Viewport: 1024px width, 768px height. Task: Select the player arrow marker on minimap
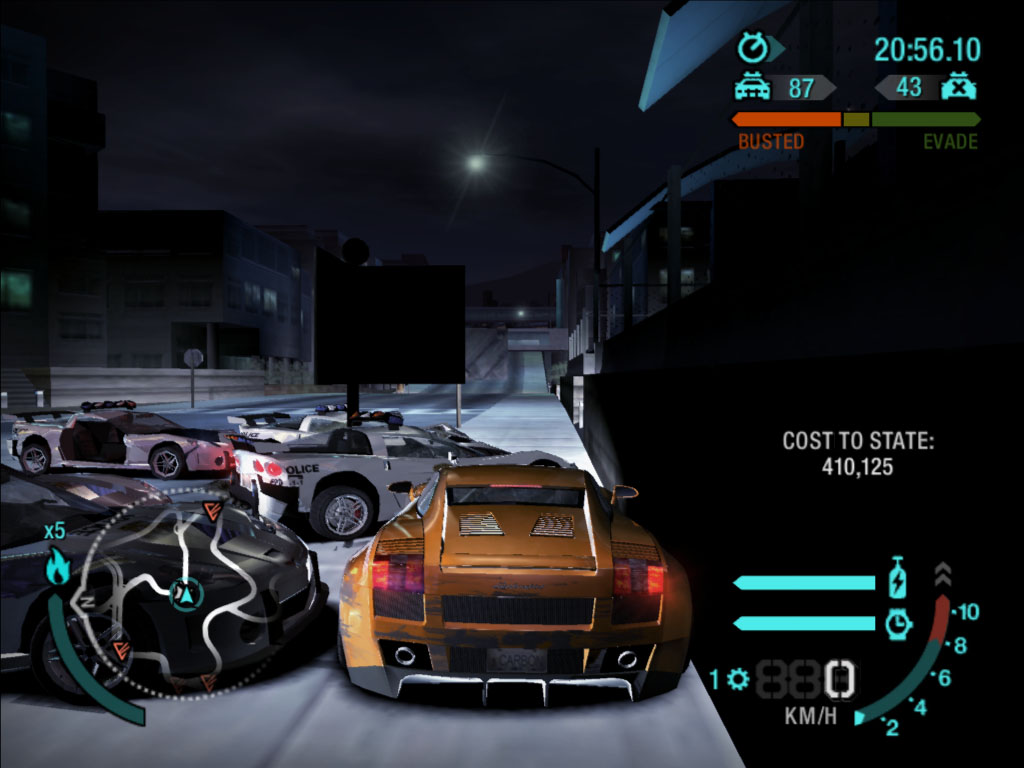point(186,594)
